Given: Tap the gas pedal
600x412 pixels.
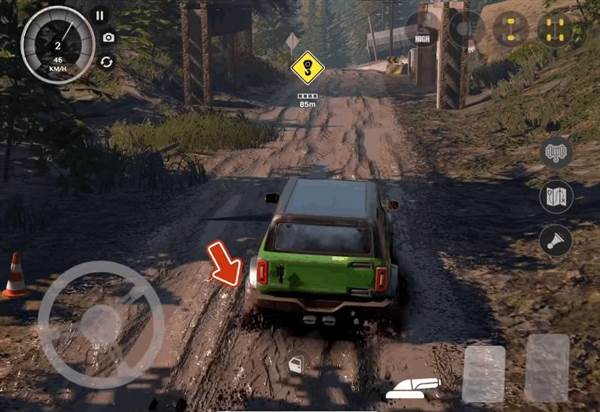Looking at the screenshot, I should pyautogui.click(x=547, y=368).
